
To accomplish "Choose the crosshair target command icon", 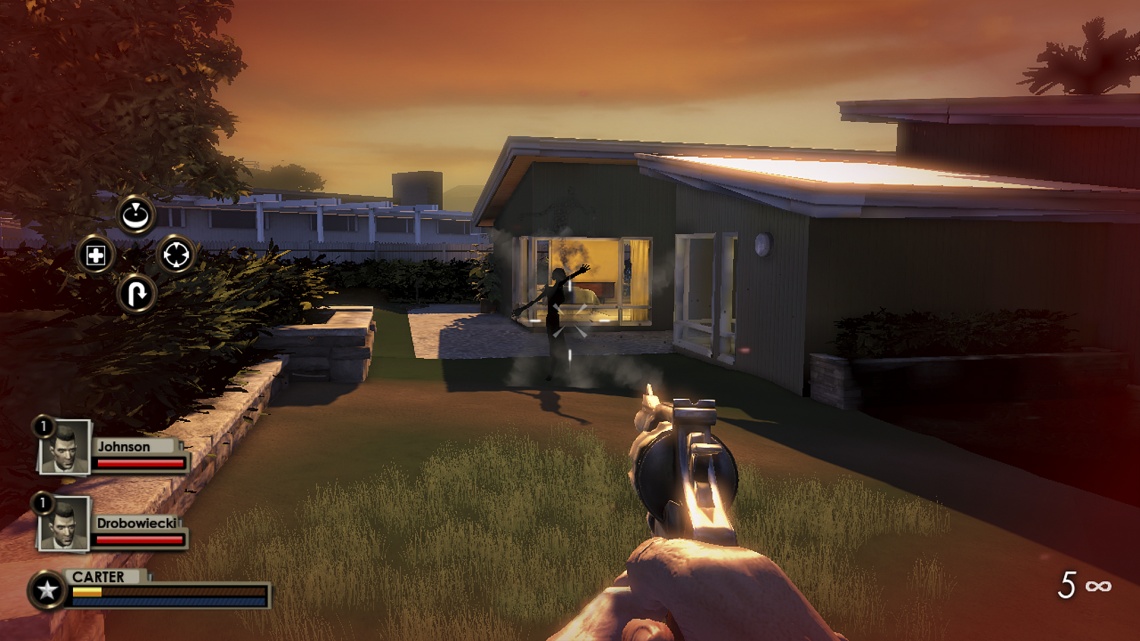I will pos(175,255).
